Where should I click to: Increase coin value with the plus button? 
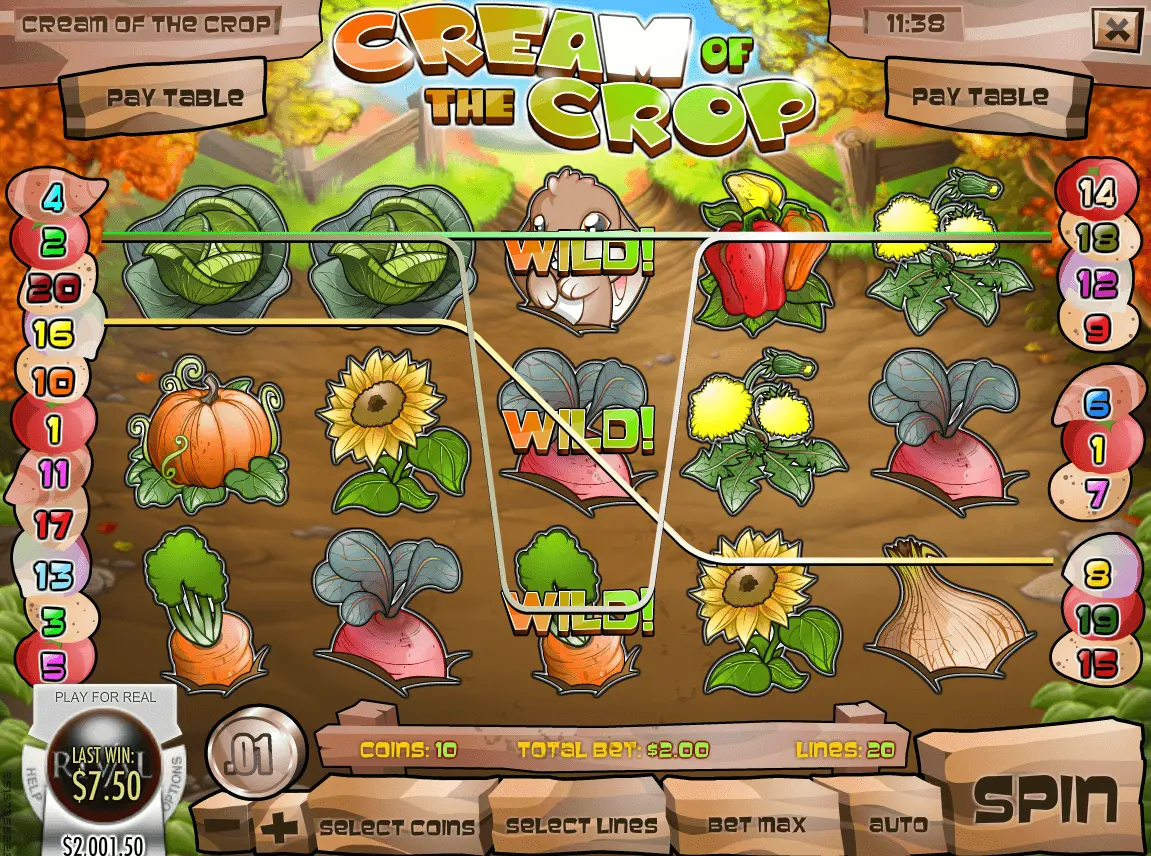point(283,828)
